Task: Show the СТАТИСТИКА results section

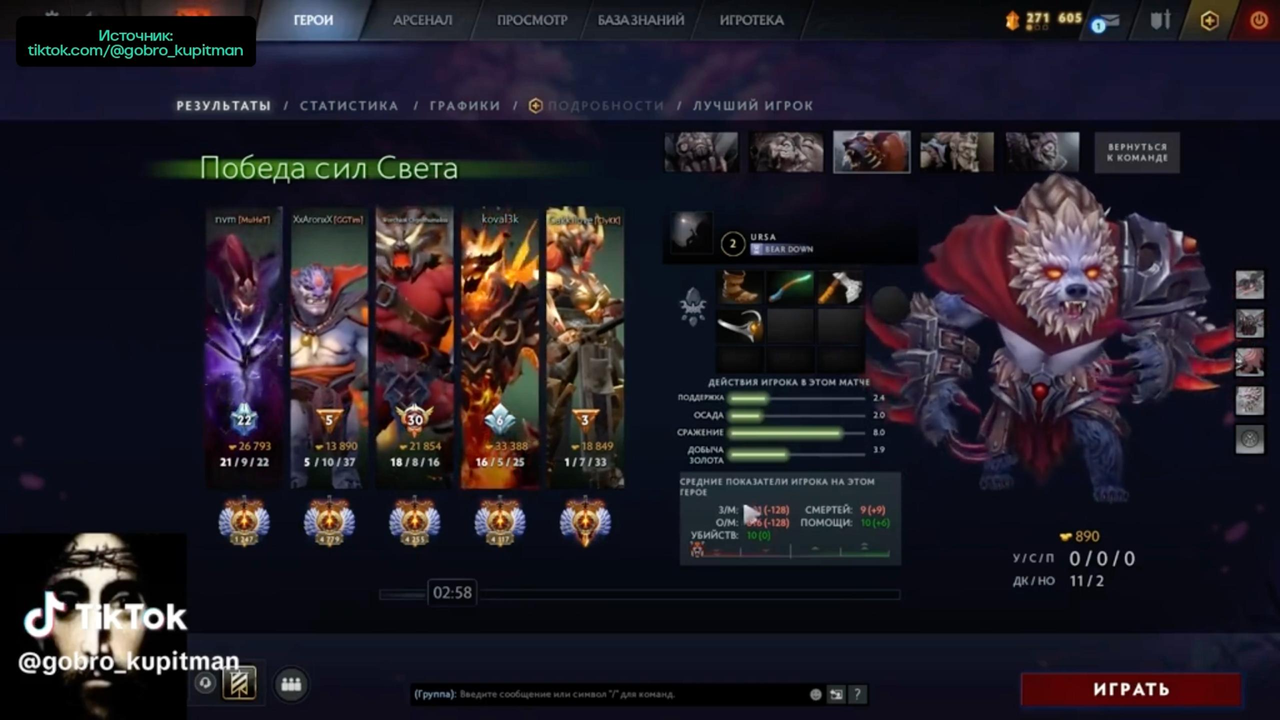Action: click(x=349, y=106)
